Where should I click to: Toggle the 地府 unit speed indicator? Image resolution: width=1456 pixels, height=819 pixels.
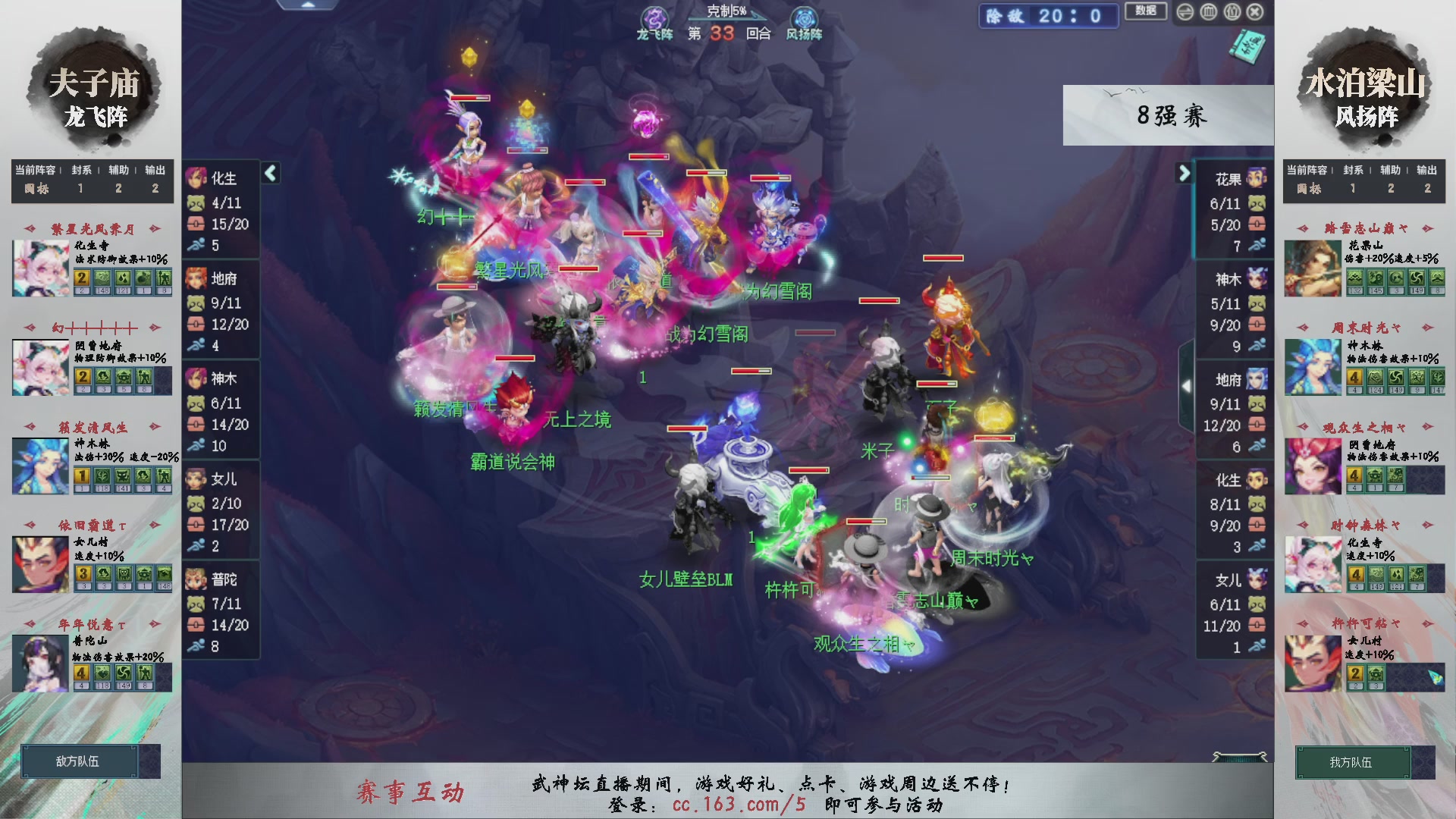pos(198,344)
